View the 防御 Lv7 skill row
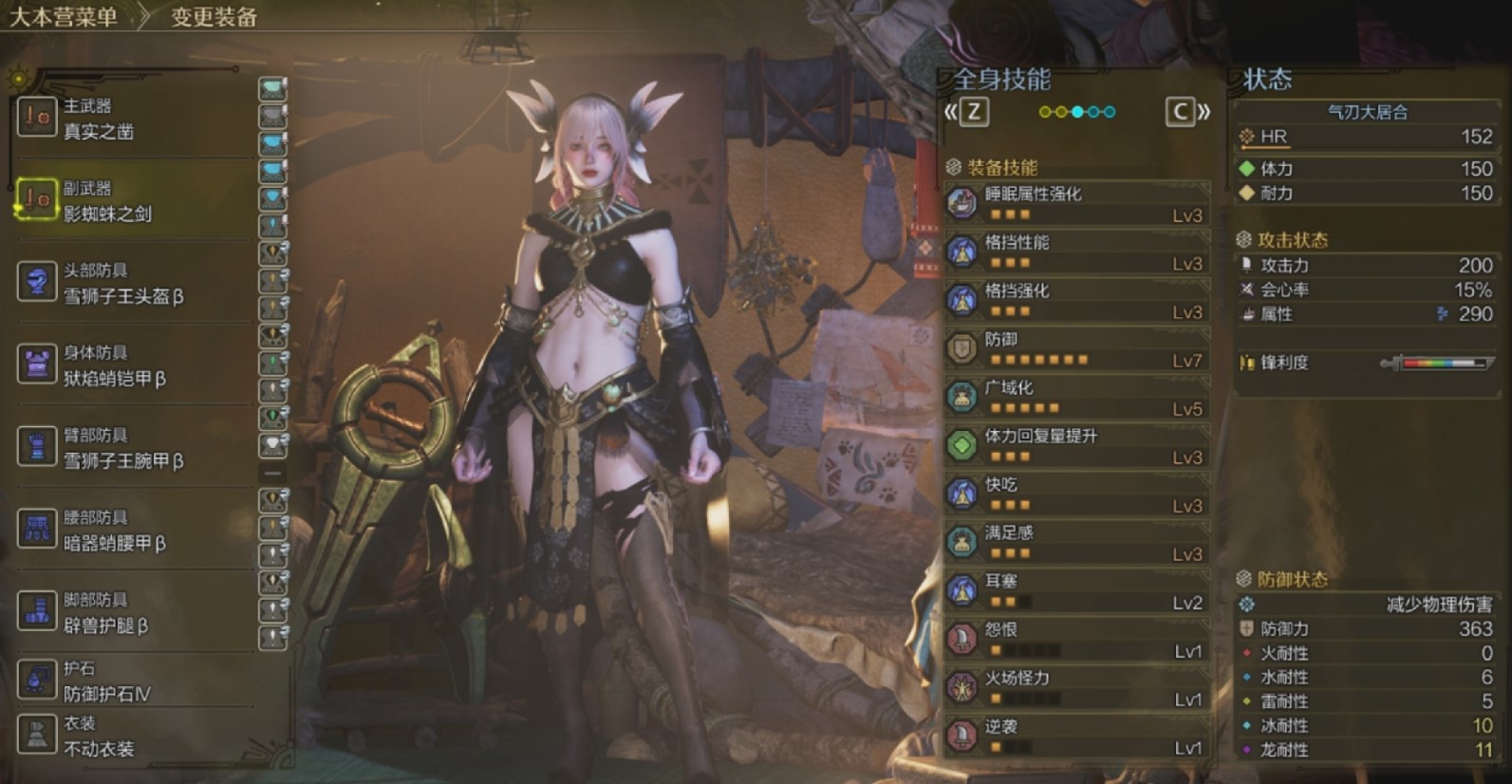 1077,348
